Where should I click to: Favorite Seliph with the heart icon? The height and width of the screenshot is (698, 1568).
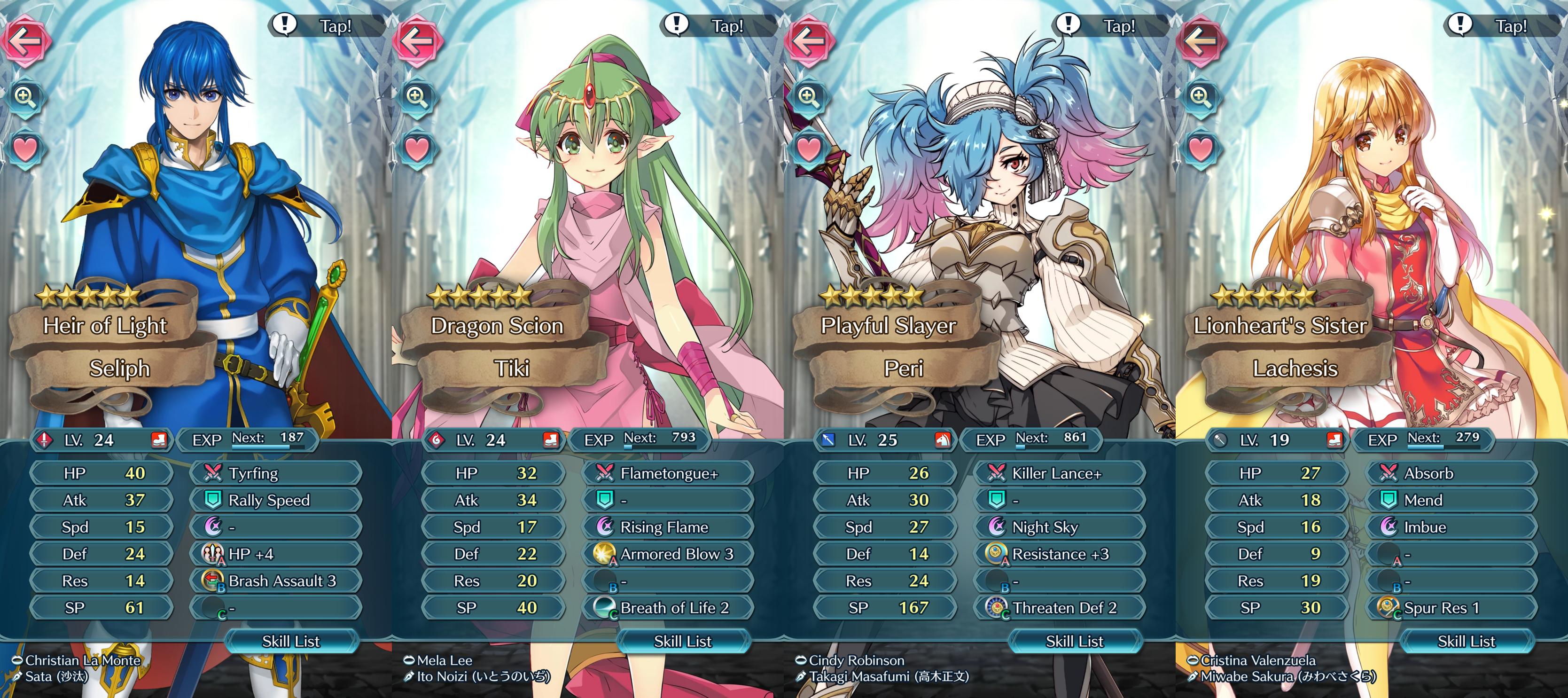click(x=25, y=149)
